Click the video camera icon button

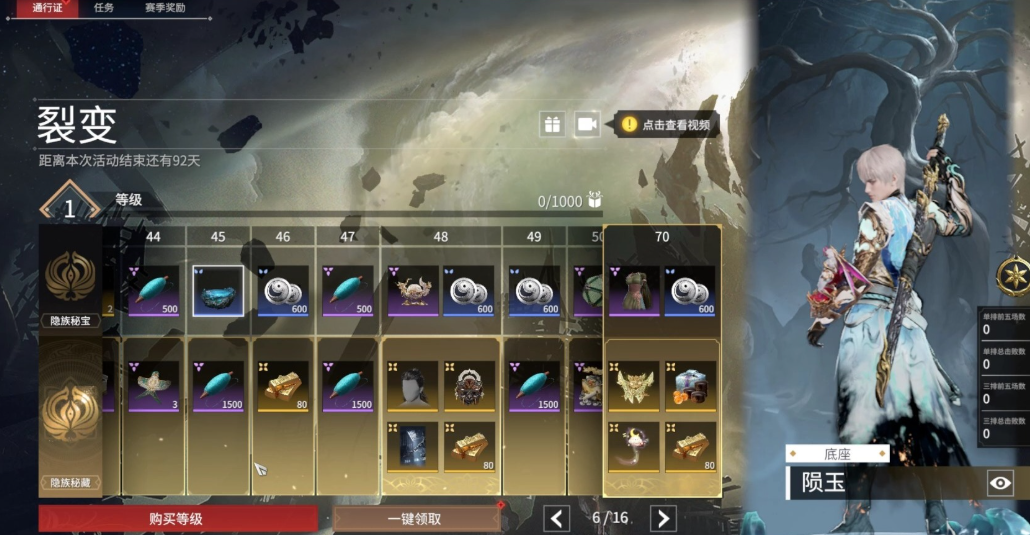tap(587, 124)
